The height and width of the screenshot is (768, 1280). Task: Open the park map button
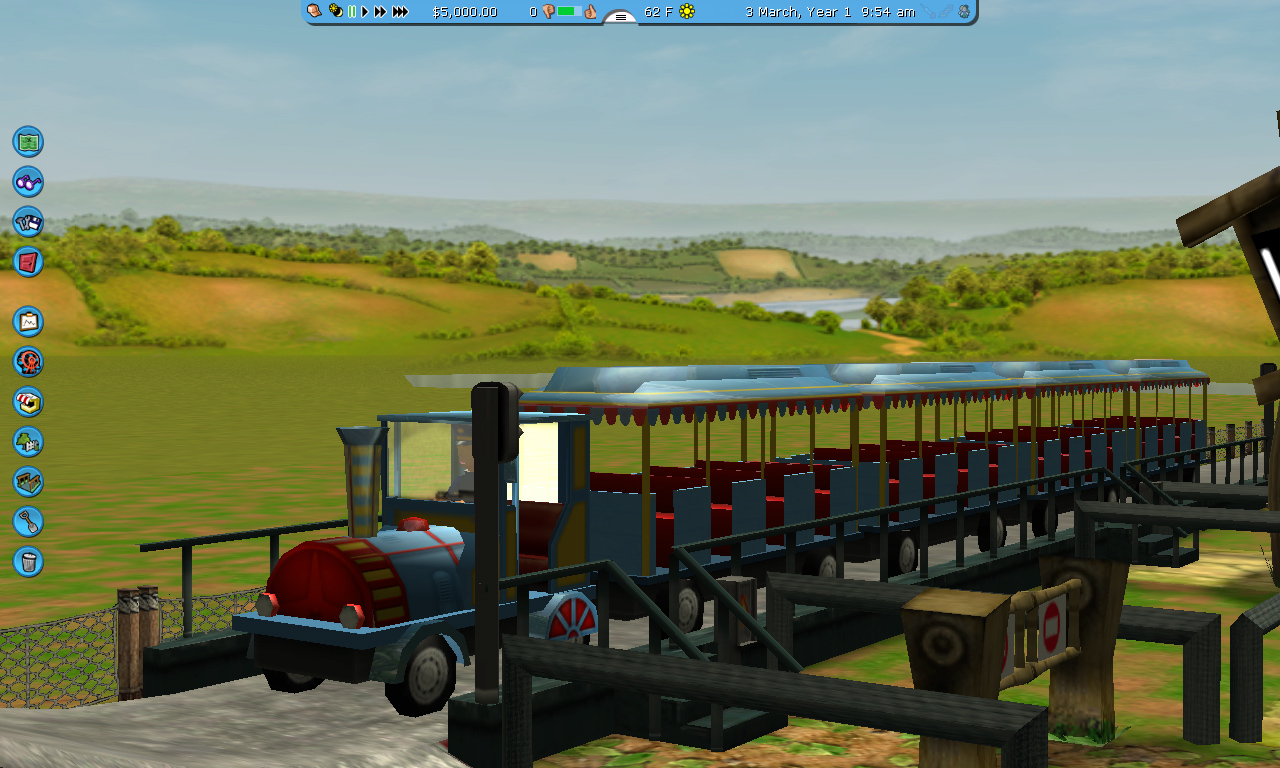(x=28, y=141)
